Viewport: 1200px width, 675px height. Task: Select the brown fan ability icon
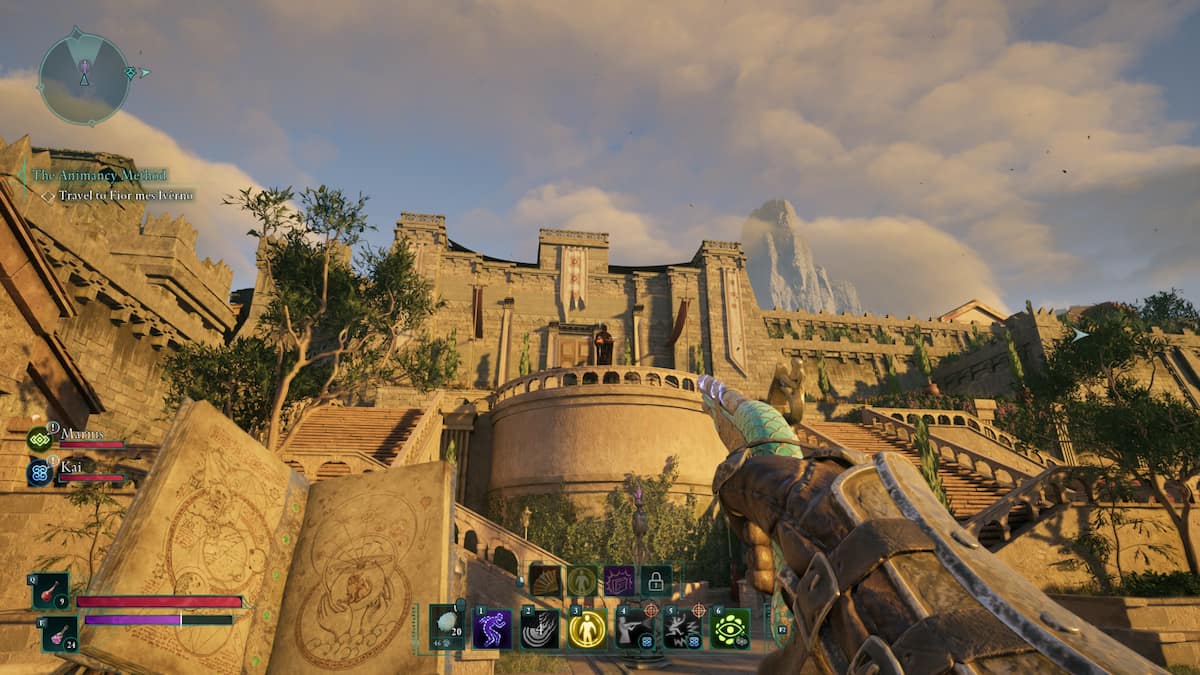pyautogui.click(x=546, y=581)
